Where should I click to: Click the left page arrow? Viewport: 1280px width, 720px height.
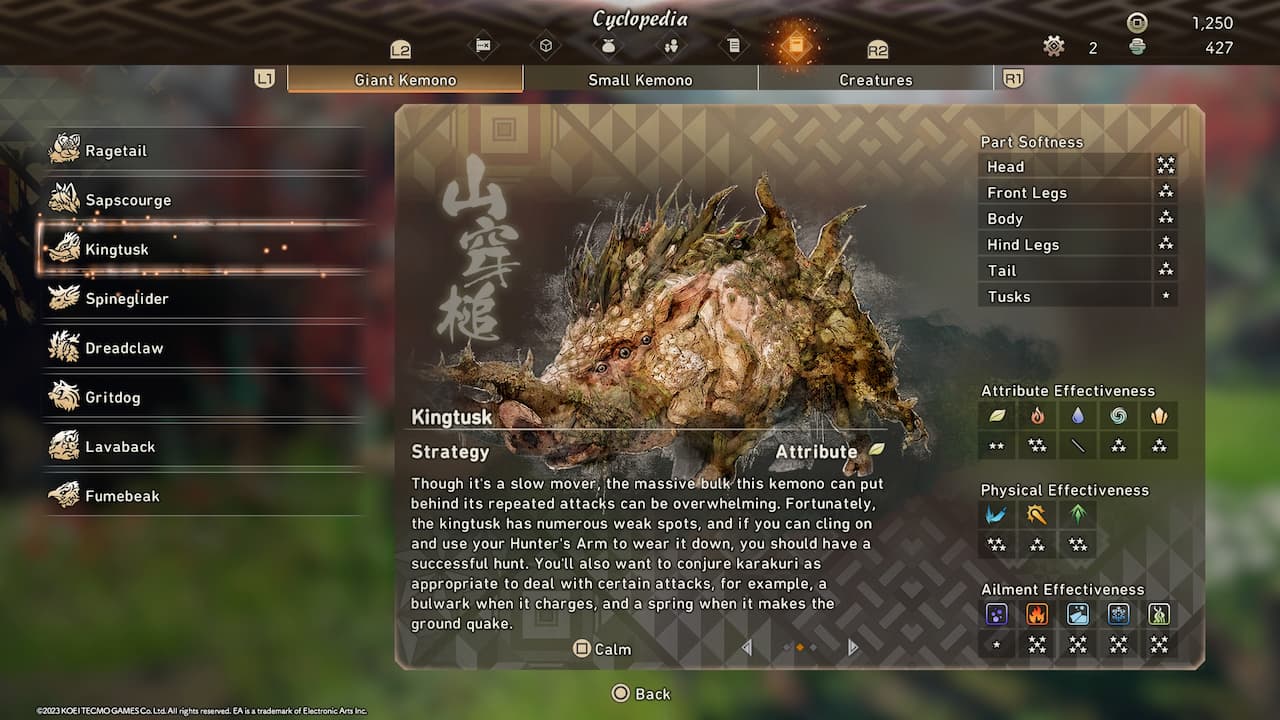click(746, 648)
